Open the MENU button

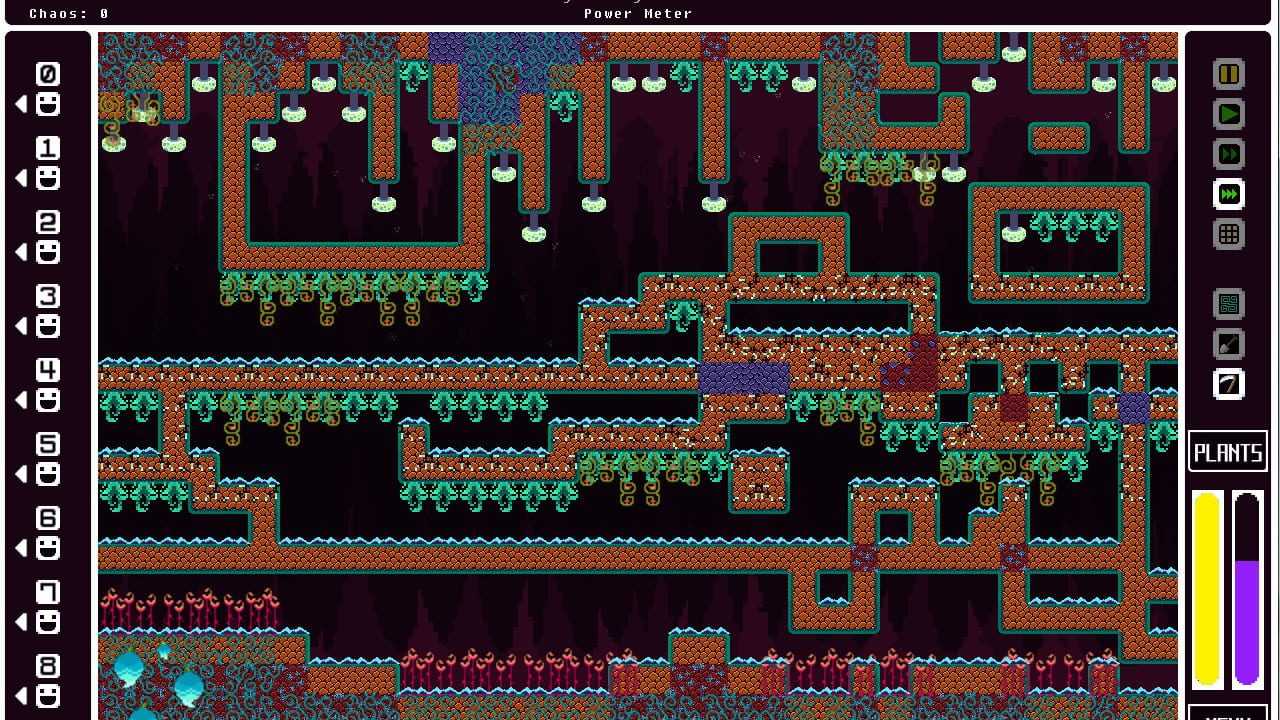[x=1228, y=714]
